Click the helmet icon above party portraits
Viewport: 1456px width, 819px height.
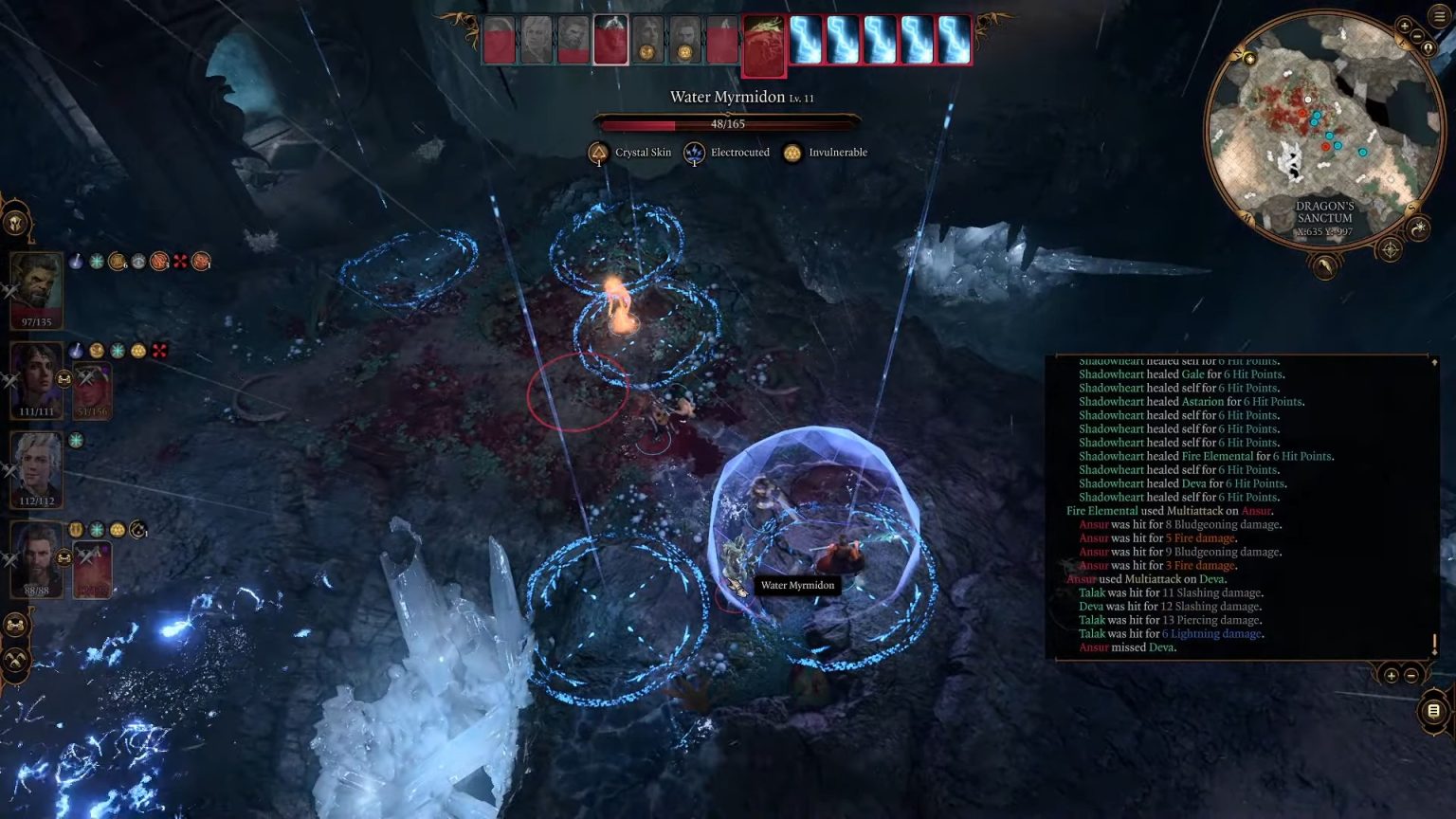[16, 223]
